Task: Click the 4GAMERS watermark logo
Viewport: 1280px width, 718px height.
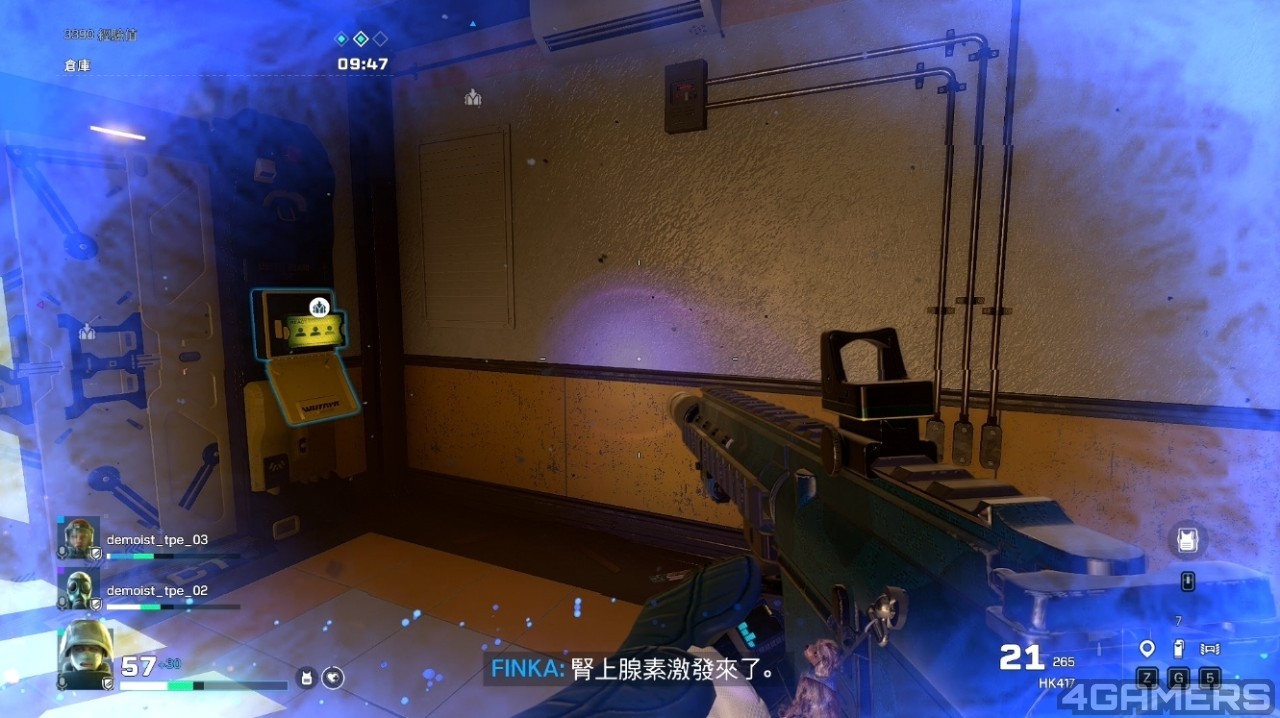Action: [x=1165, y=697]
